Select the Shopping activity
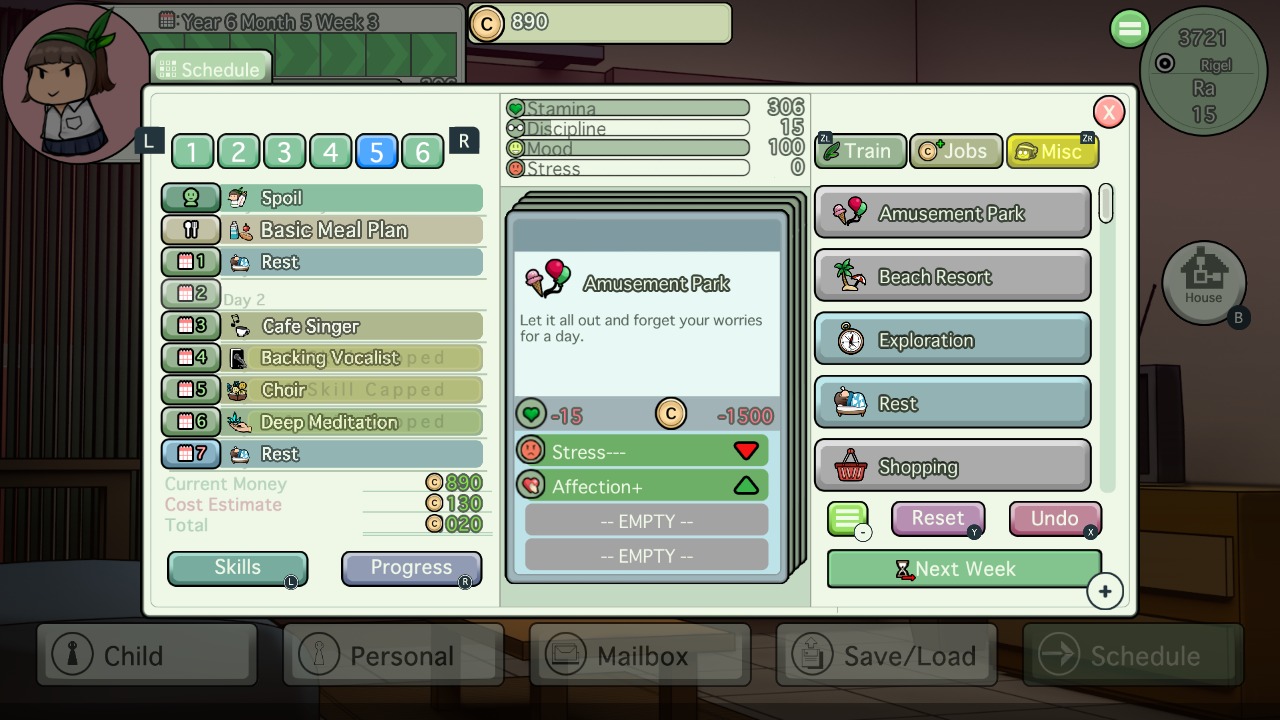Viewport: 1280px width, 720px height. pyautogui.click(x=952, y=467)
